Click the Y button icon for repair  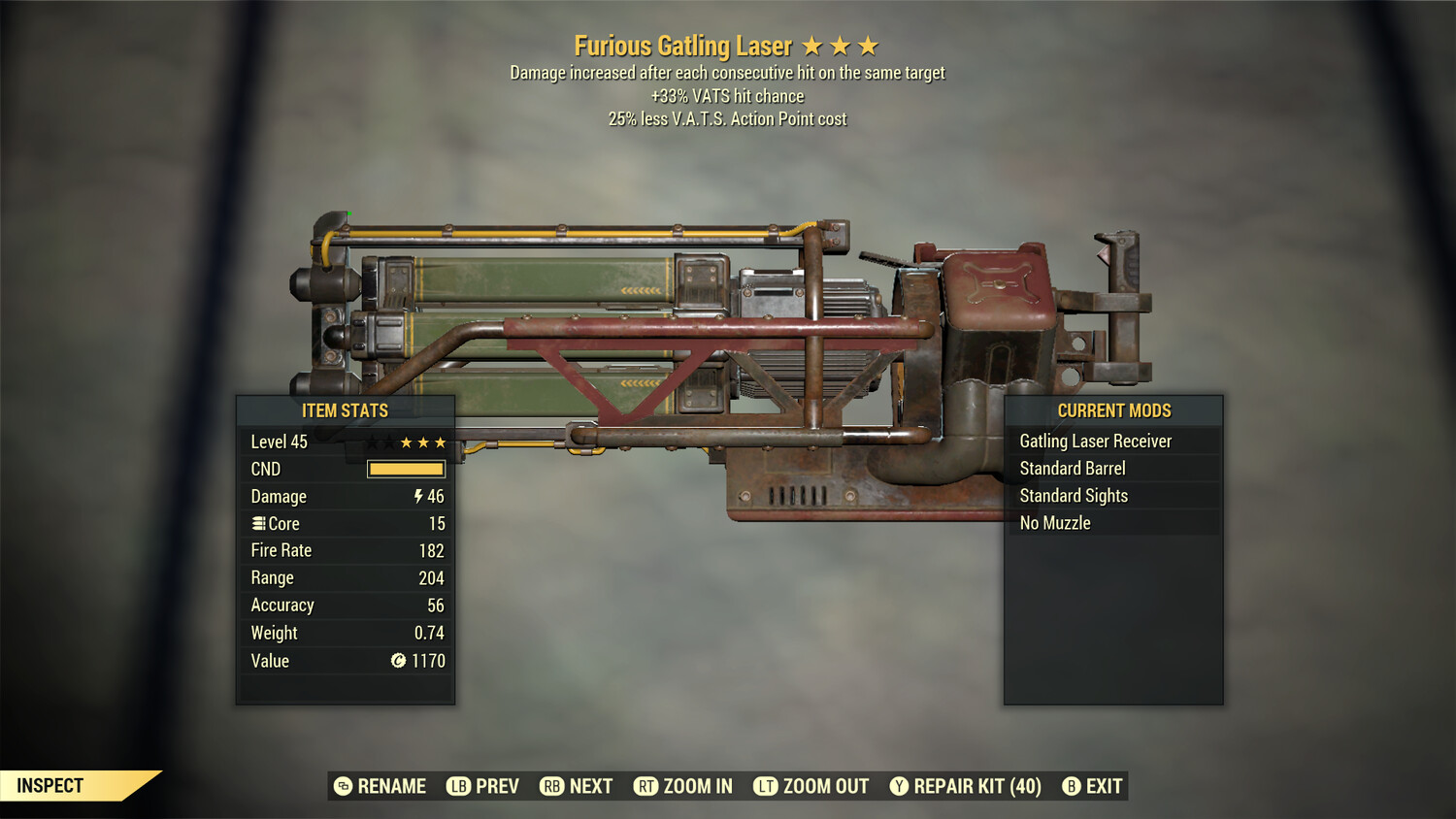click(x=898, y=786)
